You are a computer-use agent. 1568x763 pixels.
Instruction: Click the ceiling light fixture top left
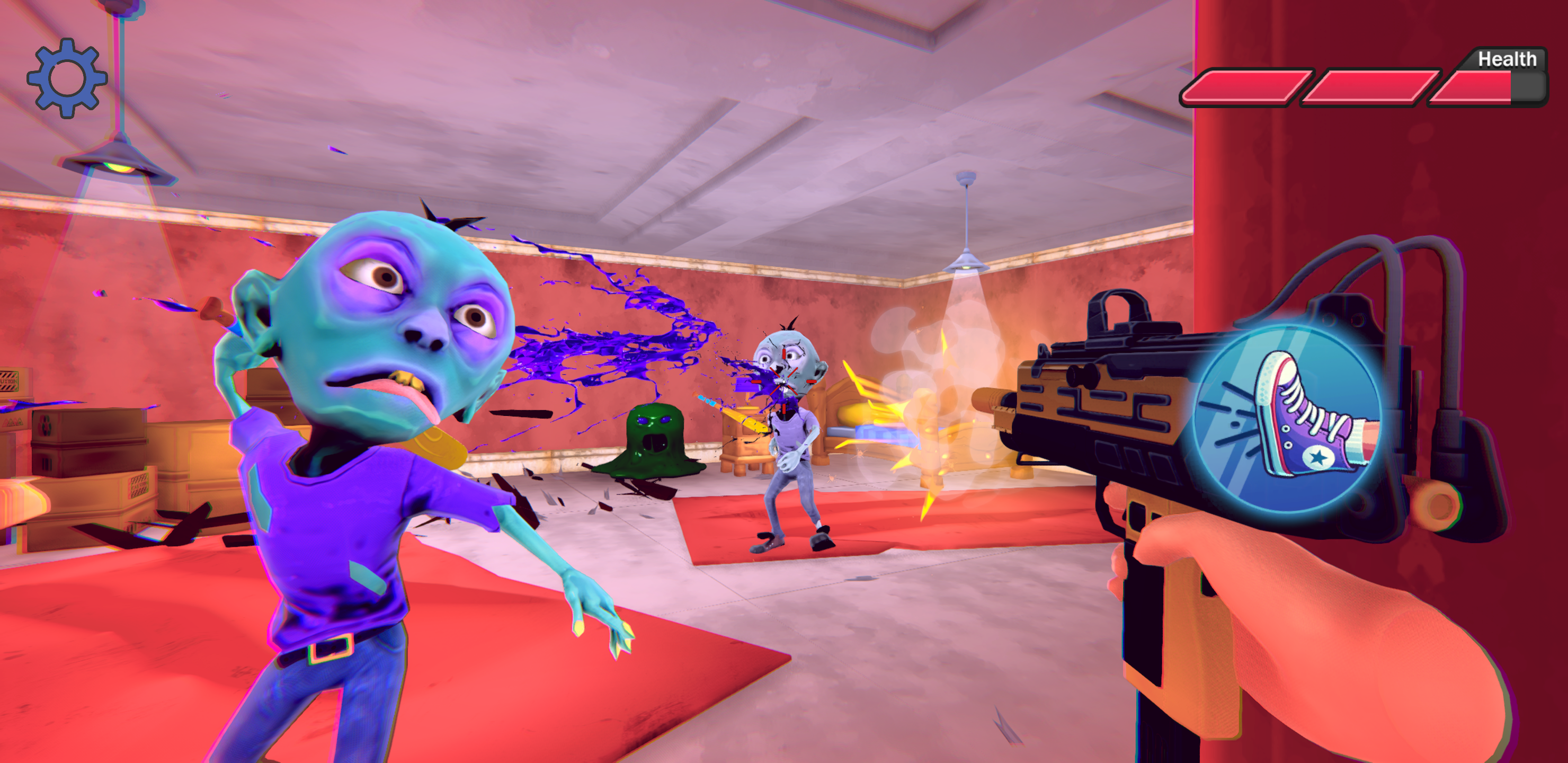119,164
